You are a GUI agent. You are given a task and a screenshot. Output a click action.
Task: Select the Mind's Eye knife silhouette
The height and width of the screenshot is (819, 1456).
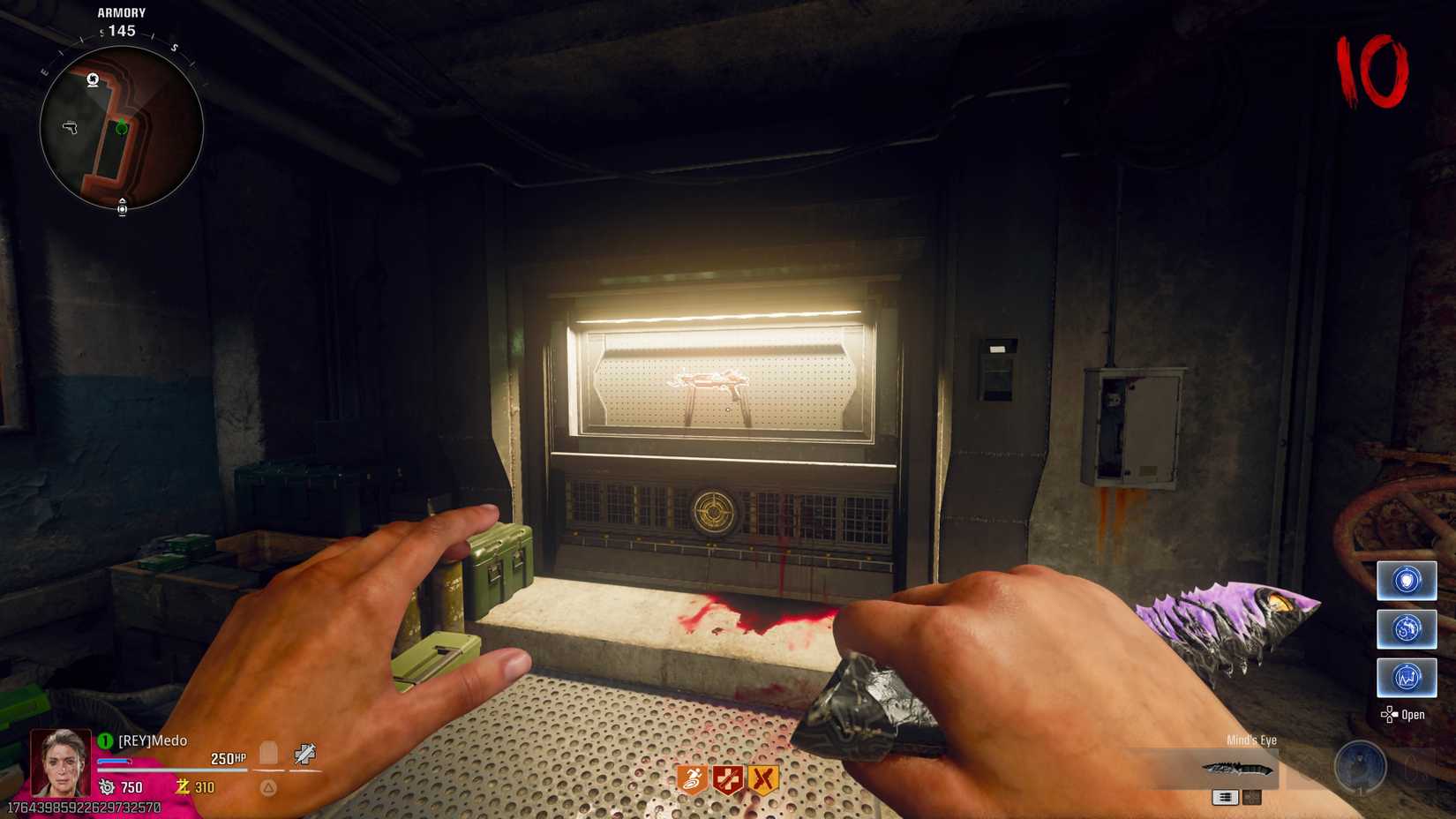point(1237,769)
